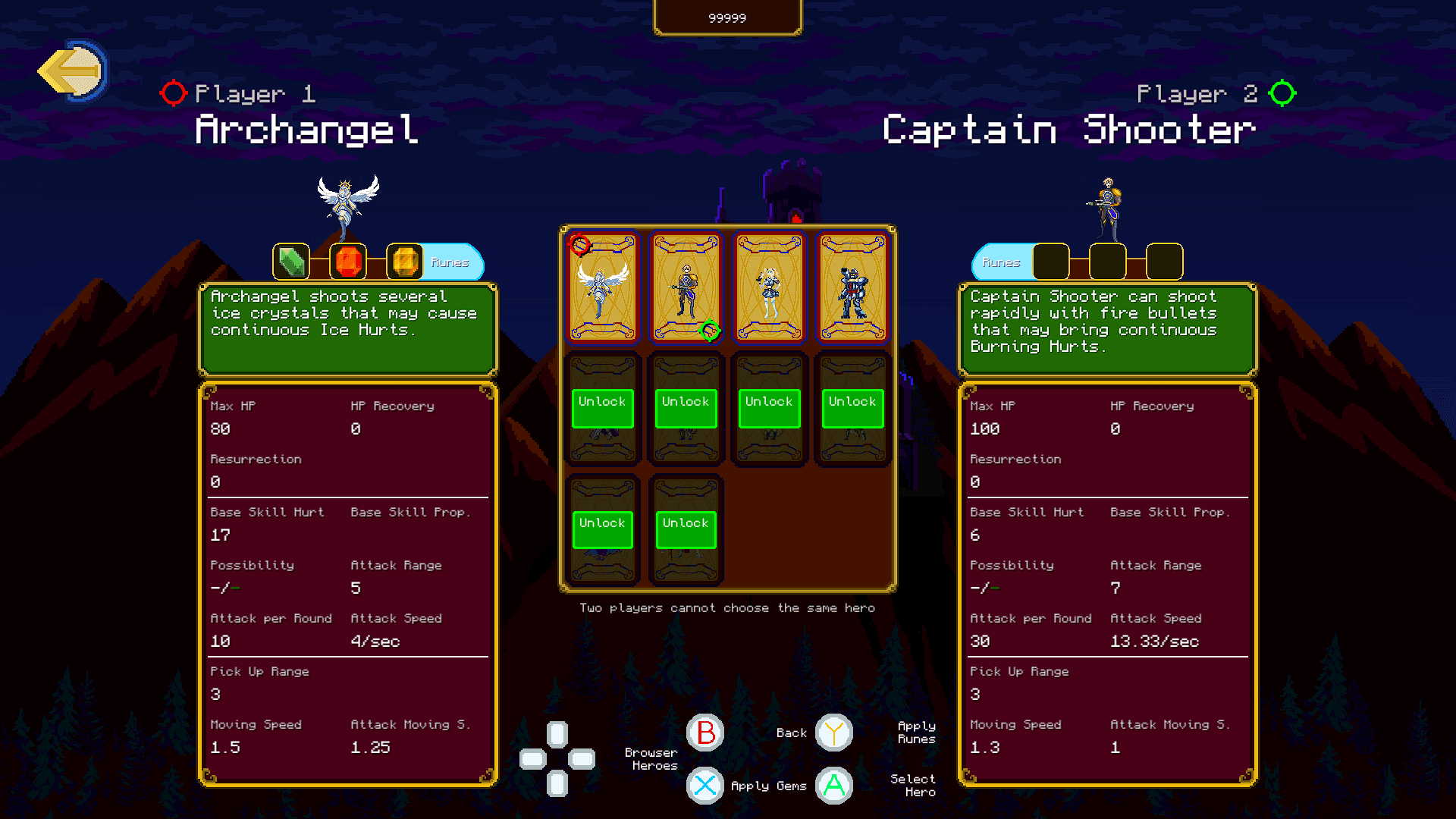Click the 99999 currency display
The image size is (1456, 819).
tap(727, 17)
